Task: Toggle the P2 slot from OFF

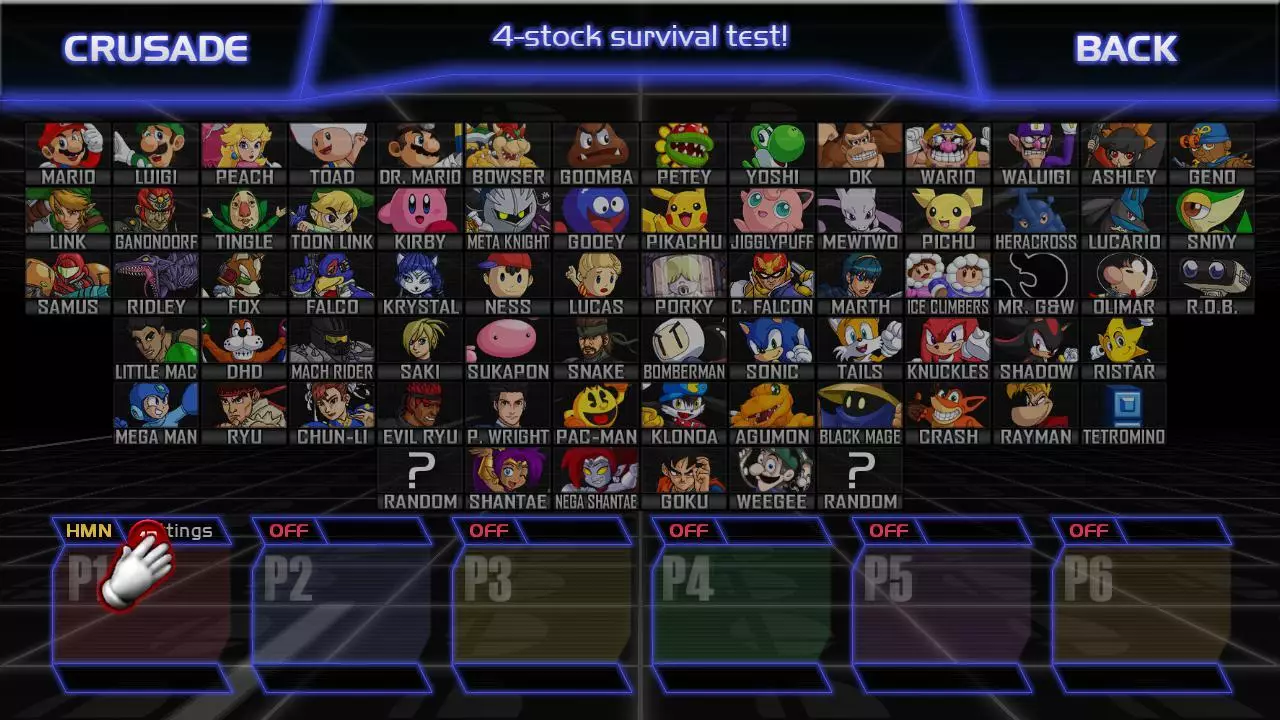Action: click(x=290, y=531)
